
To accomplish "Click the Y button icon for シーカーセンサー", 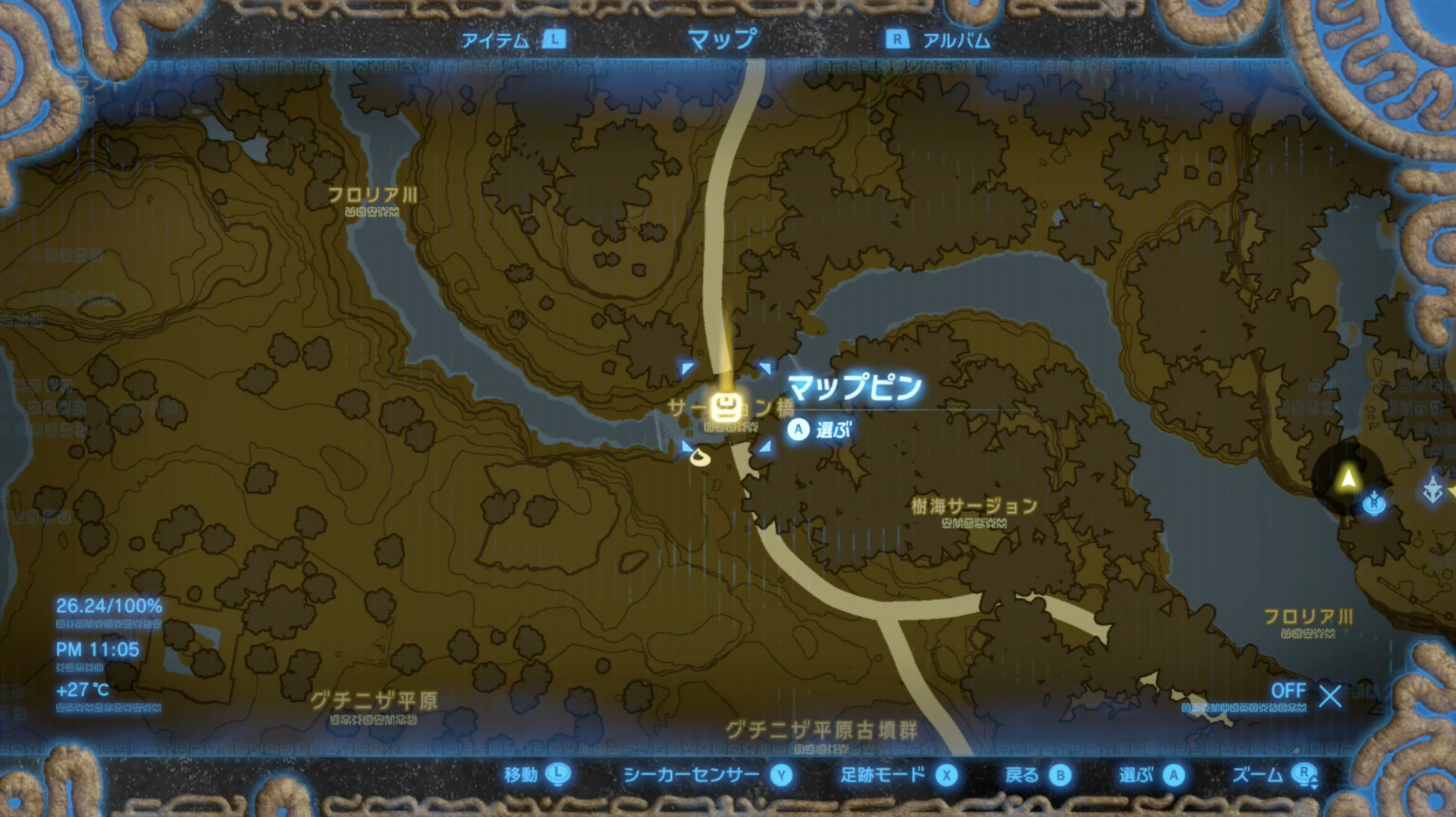I will [780, 776].
